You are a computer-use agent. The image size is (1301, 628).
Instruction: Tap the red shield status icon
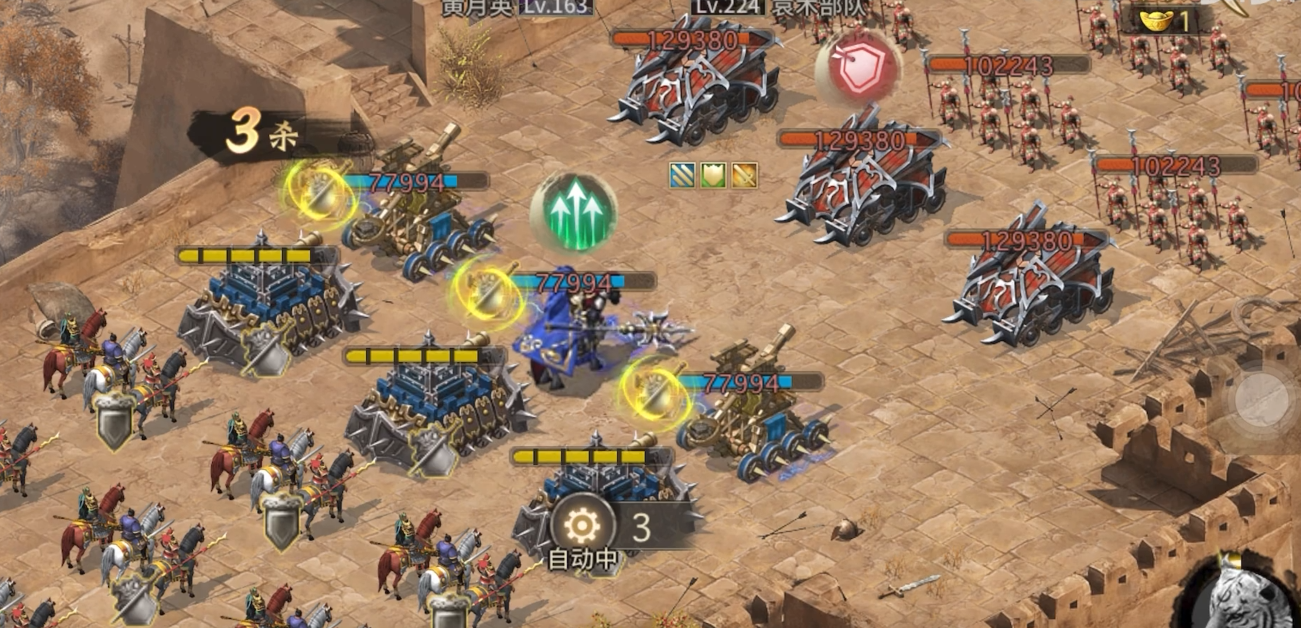(858, 67)
